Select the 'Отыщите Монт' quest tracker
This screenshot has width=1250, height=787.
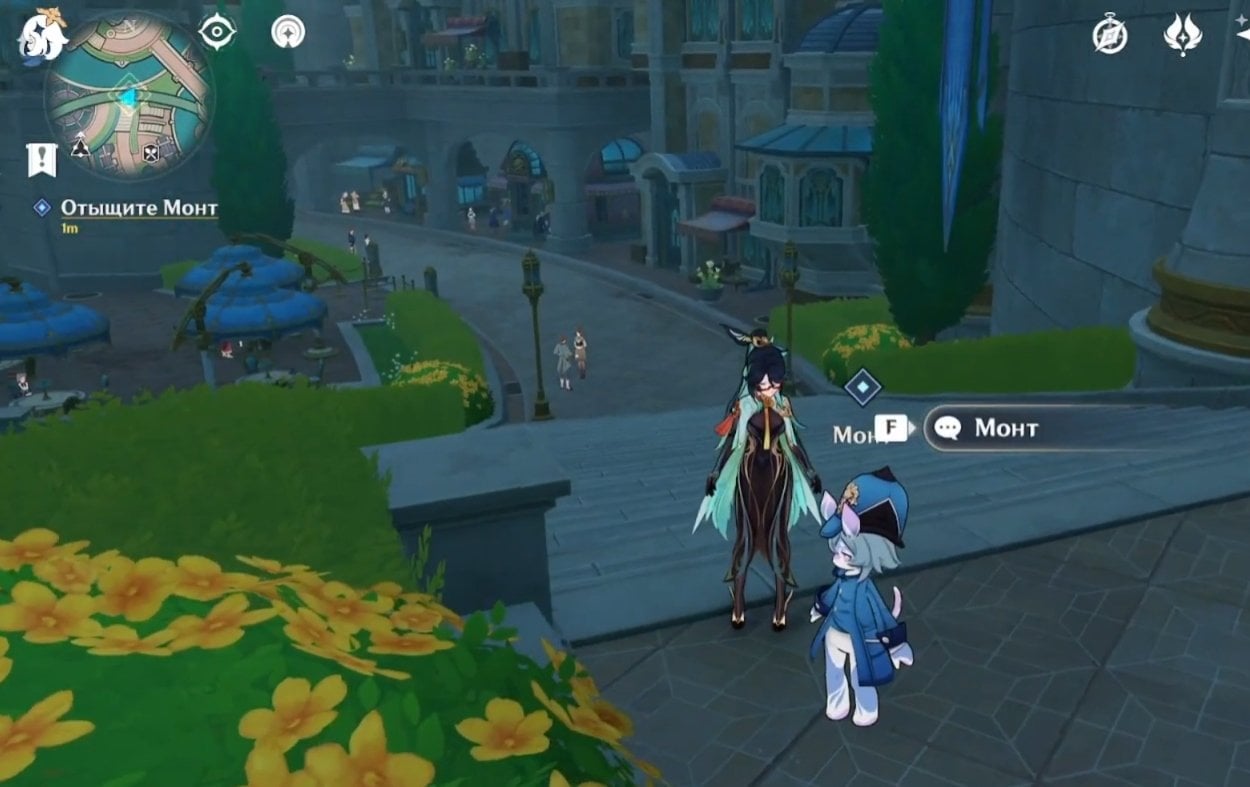coord(138,208)
